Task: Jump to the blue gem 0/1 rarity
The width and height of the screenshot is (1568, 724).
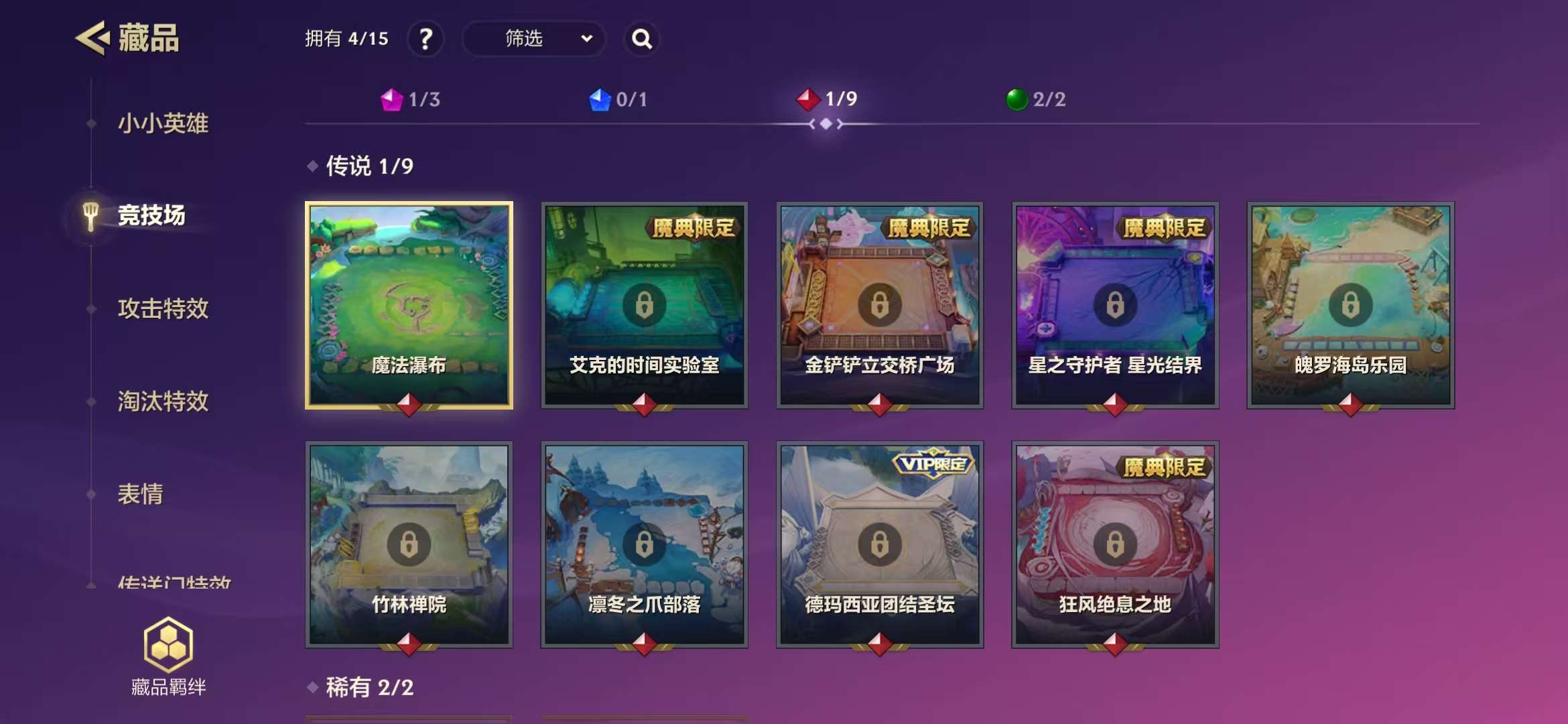Action: tap(618, 100)
